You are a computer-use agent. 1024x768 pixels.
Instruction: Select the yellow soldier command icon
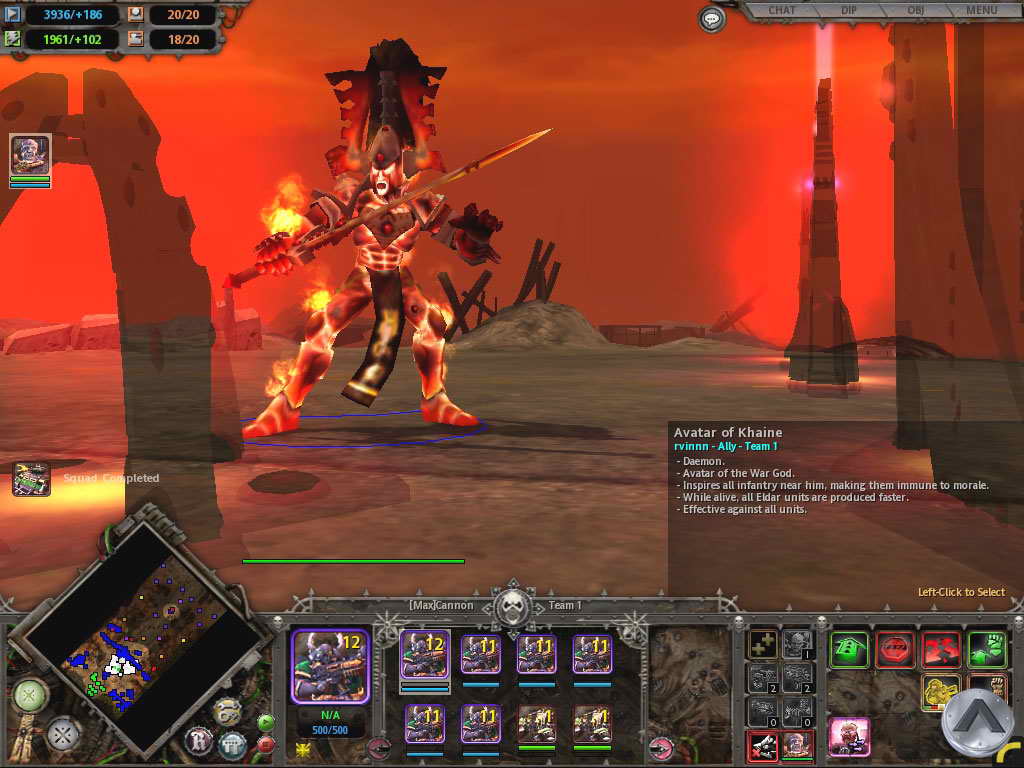[941, 694]
